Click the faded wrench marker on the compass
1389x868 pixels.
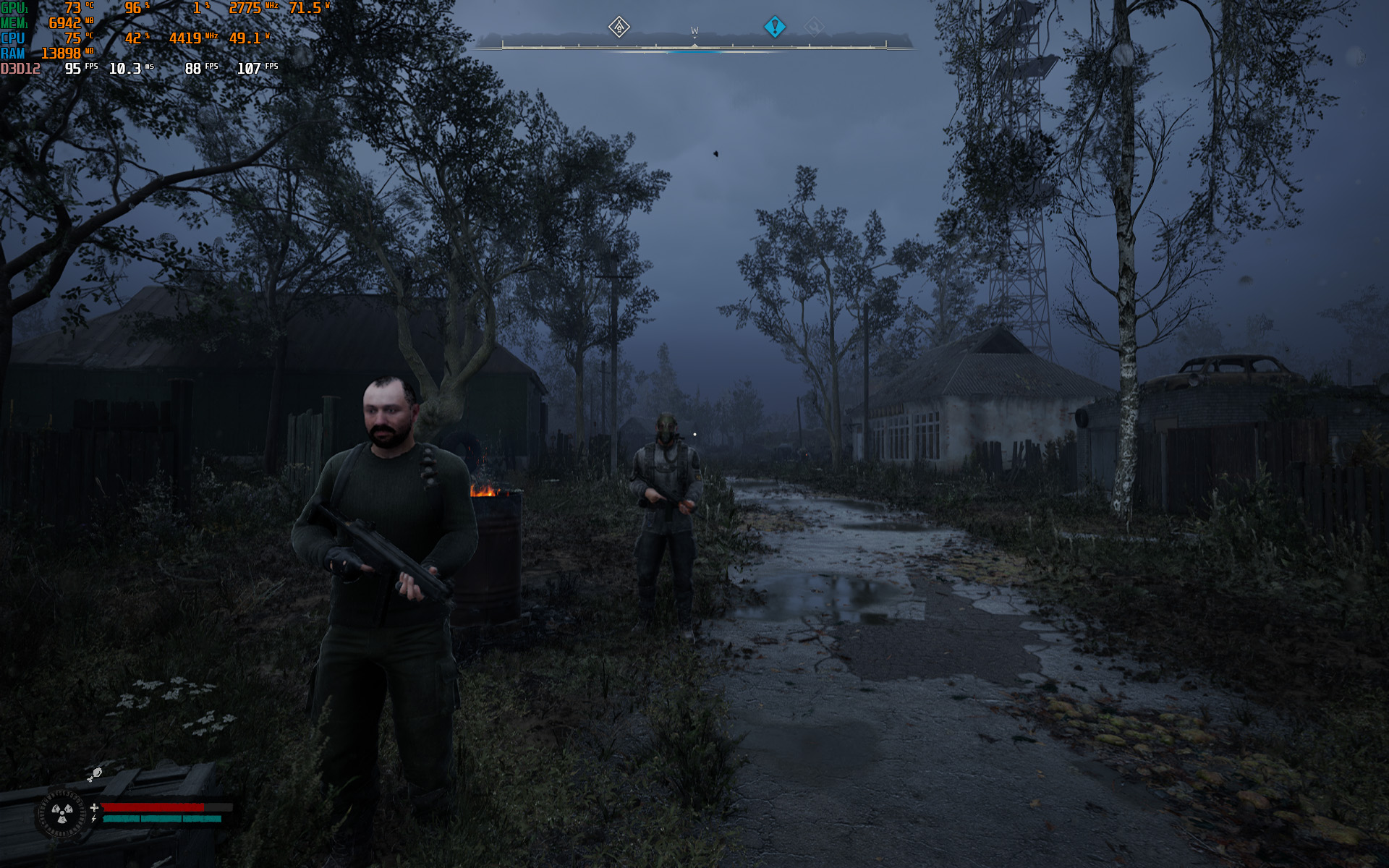[814, 27]
